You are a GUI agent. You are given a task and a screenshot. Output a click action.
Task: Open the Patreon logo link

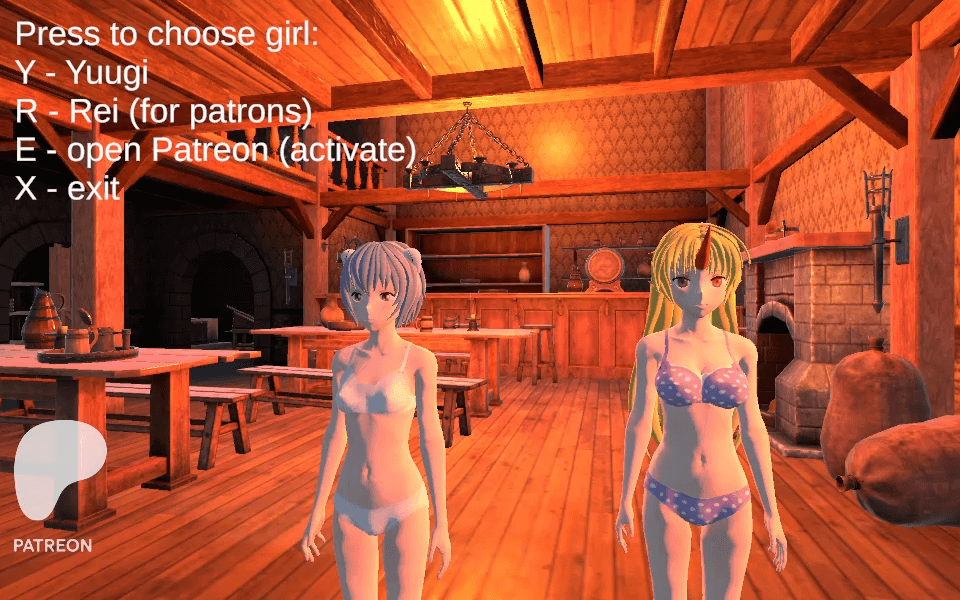[x=55, y=485]
